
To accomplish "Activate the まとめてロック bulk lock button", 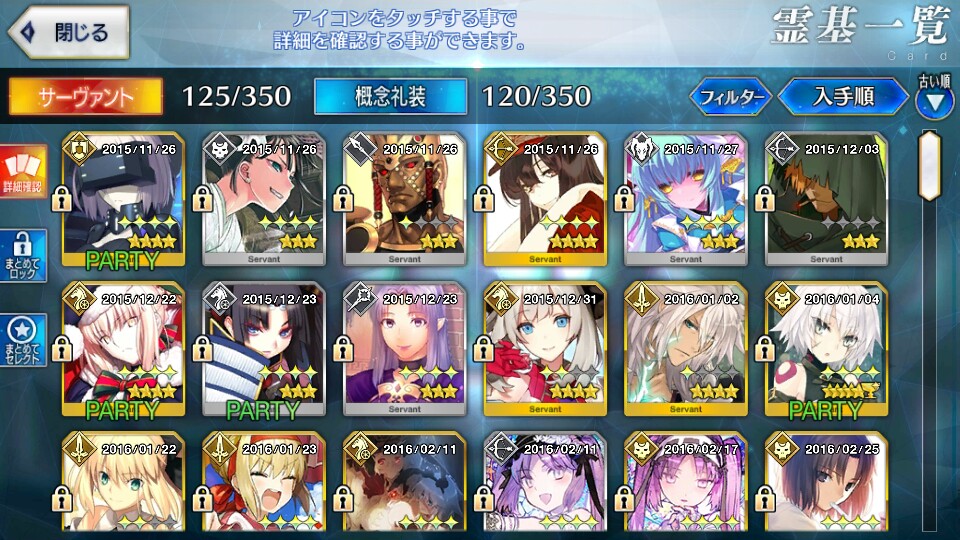I will 22,256.
